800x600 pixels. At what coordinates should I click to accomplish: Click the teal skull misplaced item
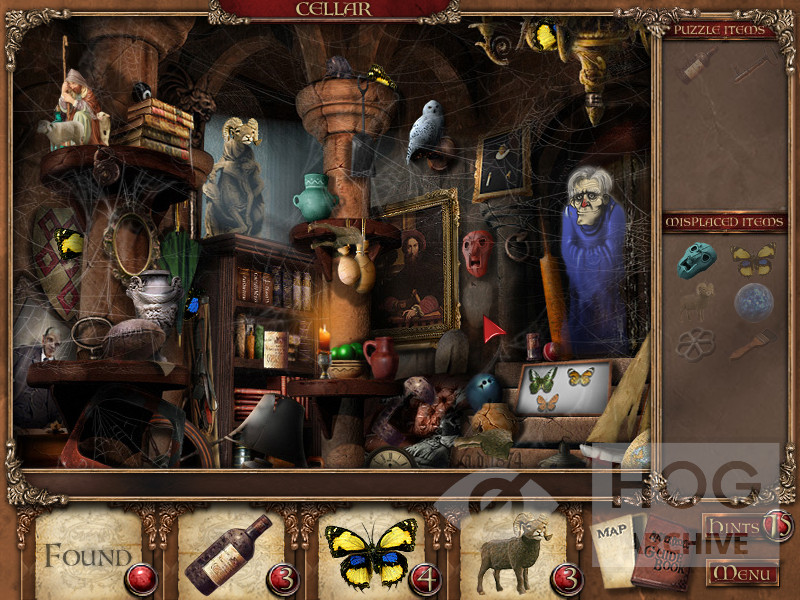pyautogui.click(x=696, y=259)
